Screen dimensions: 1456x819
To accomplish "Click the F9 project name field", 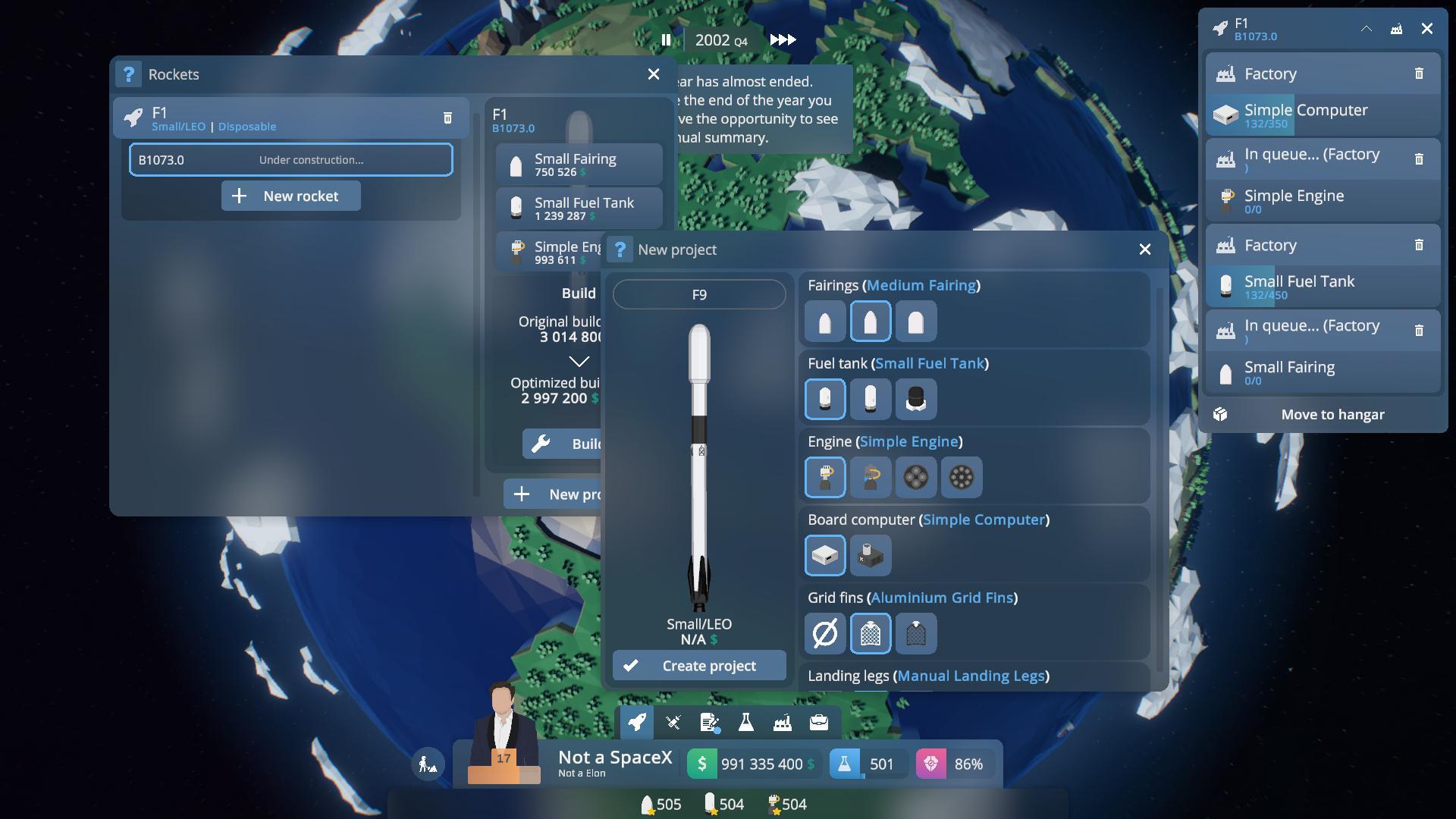I will coord(698,294).
